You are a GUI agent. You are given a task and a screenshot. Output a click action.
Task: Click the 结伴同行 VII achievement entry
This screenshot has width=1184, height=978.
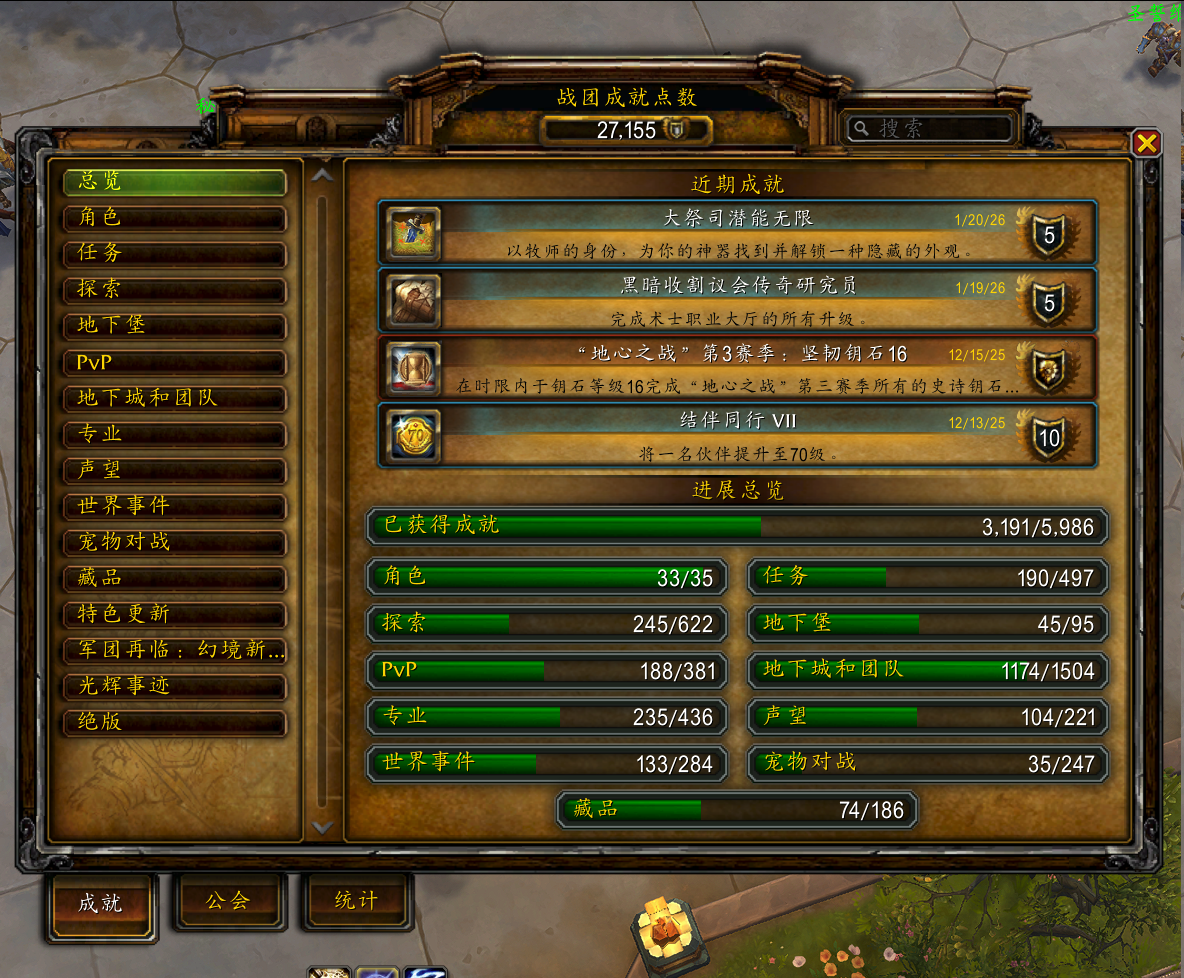736,435
